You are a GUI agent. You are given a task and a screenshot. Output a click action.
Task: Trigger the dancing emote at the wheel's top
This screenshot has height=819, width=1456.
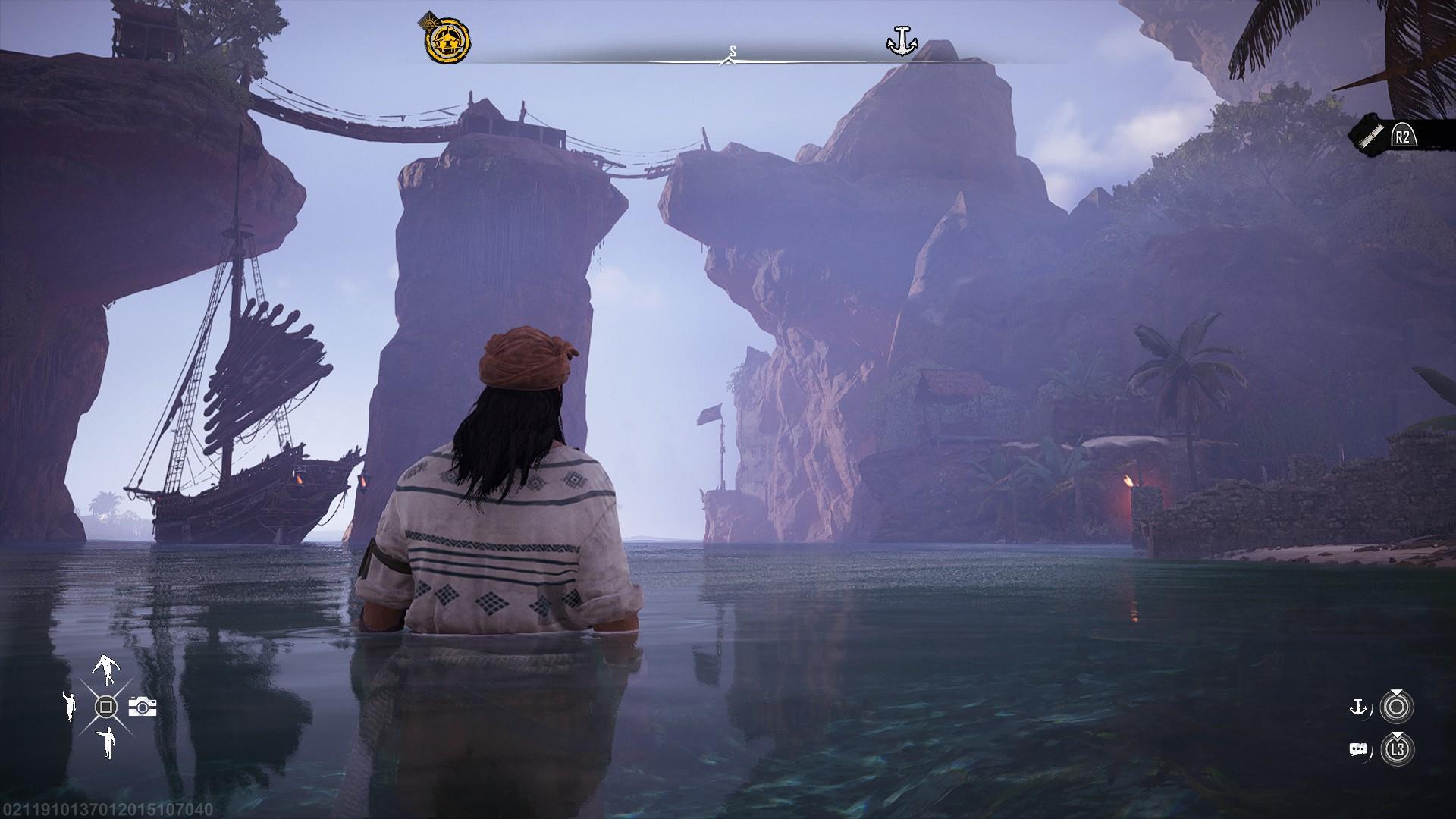105,669
